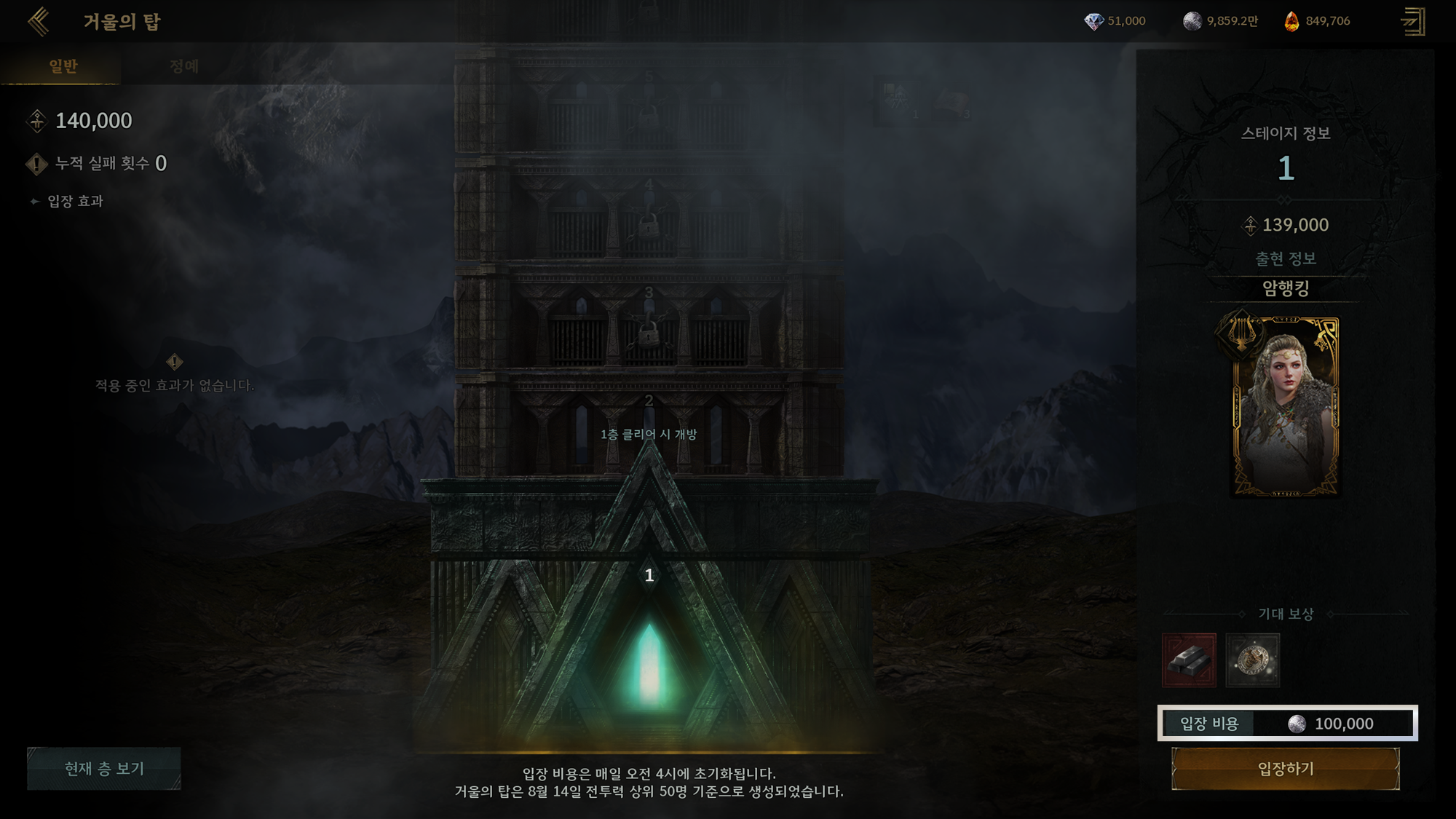Go back using the top-left arrow
Viewport: 1456px width, 819px height.
click(39, 21)
